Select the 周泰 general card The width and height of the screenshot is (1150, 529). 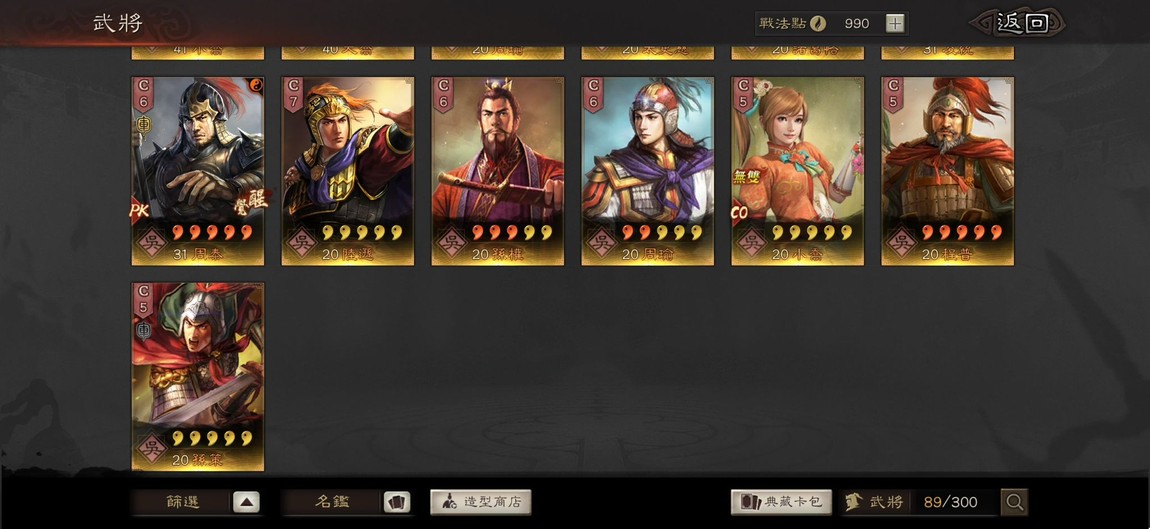click(x=198, y=170)
